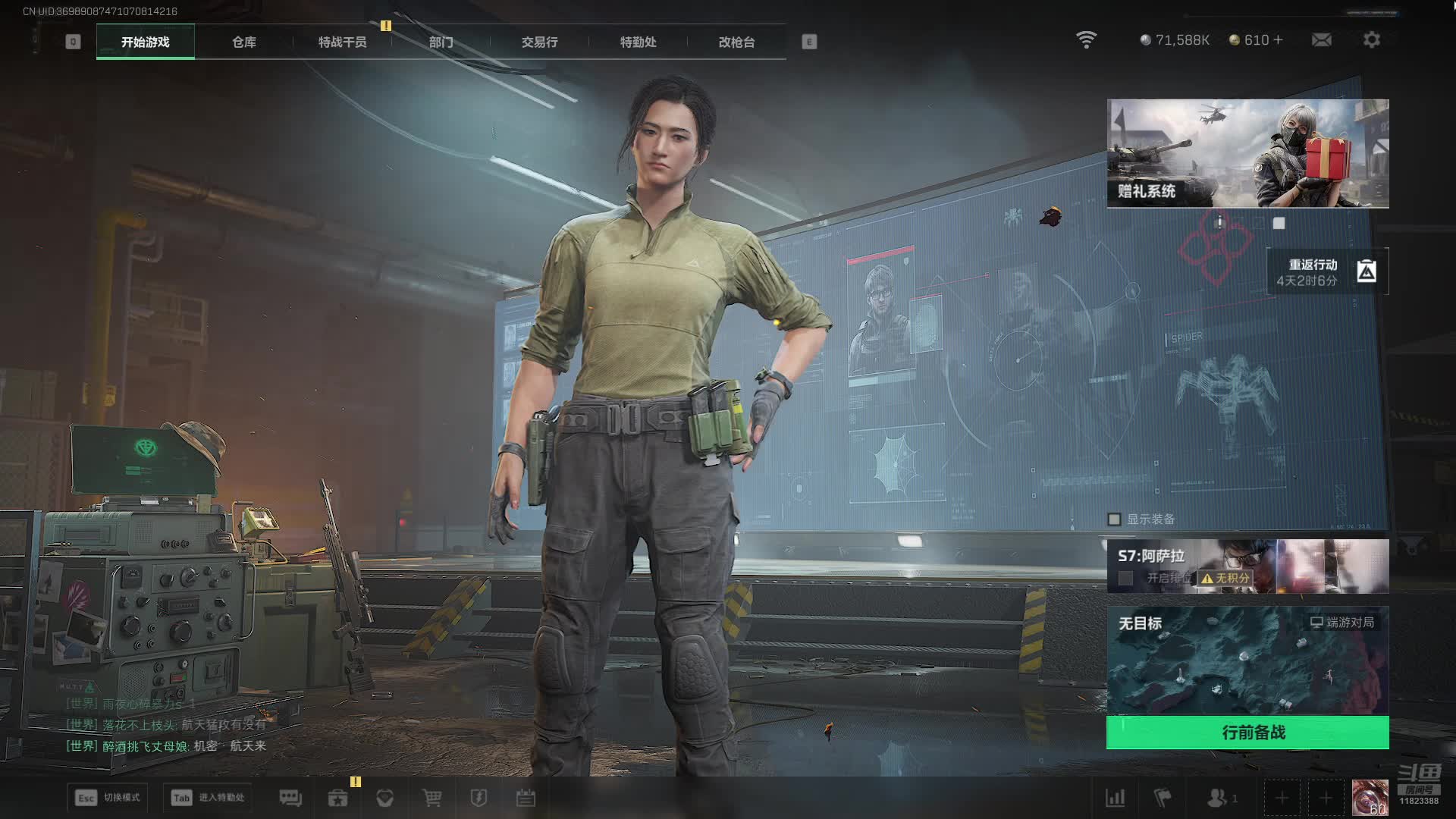The height and width of the screenshot is (819, 1456).
Task: Open the 仓库 warehouse tab
Action: coord(244,42)
